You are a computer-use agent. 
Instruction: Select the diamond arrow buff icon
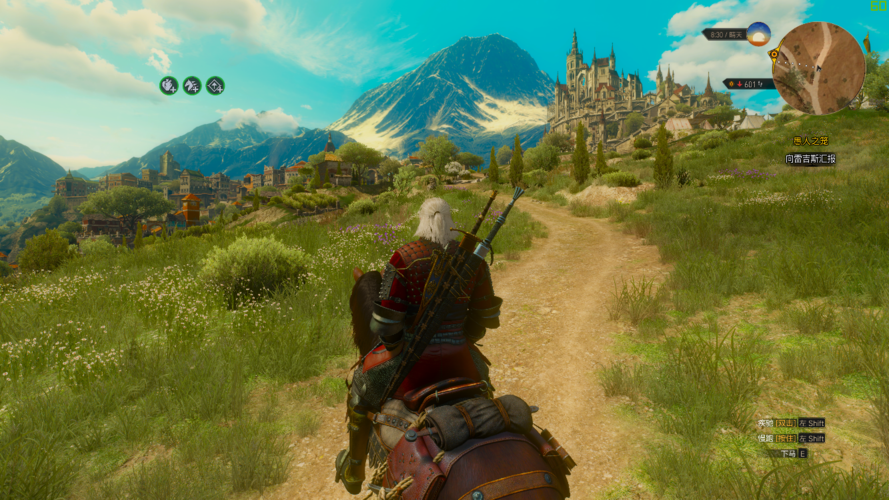(x=215, y=86)
